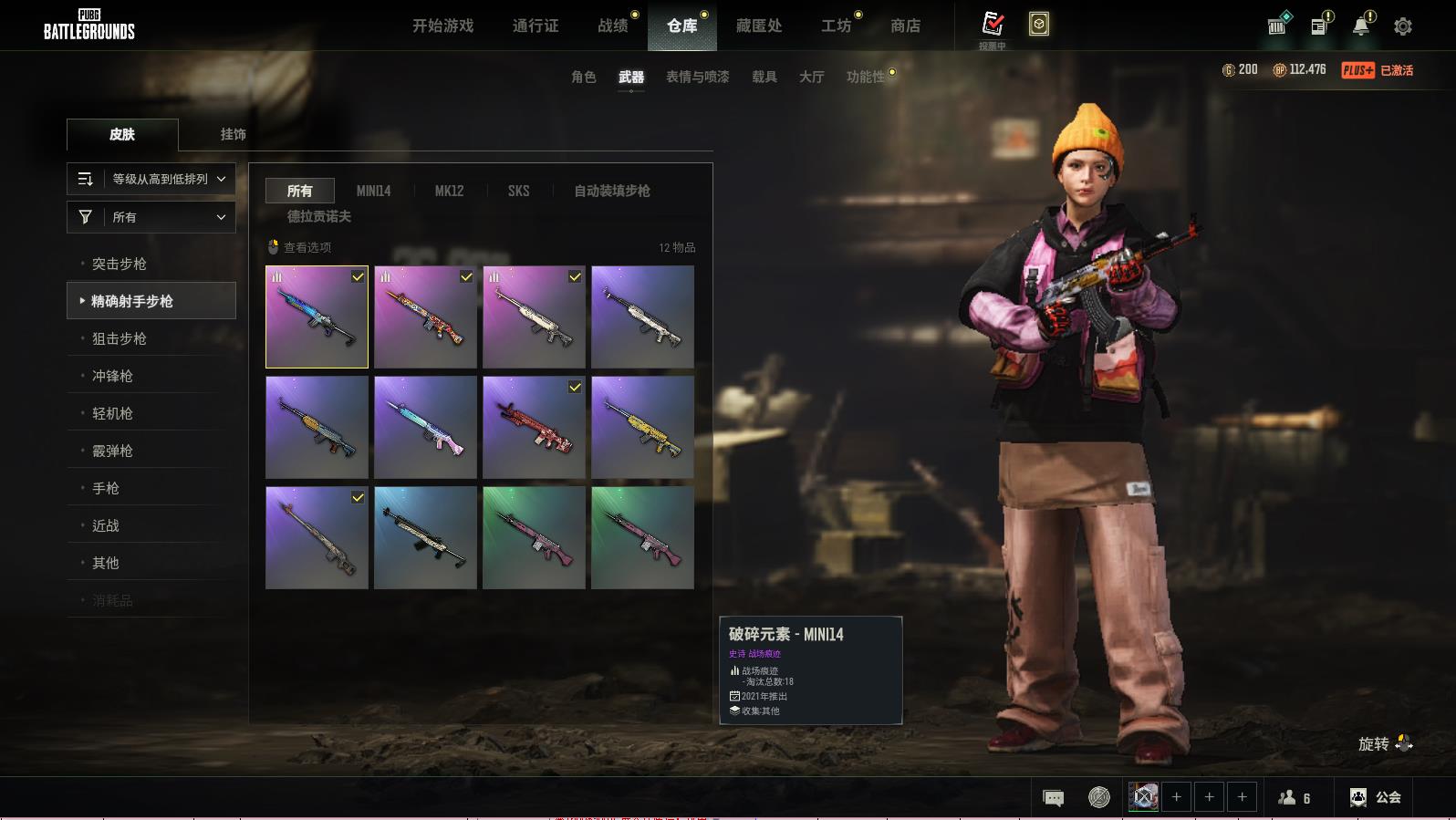Show the 手枪 pistol skins

click(106, 488)
